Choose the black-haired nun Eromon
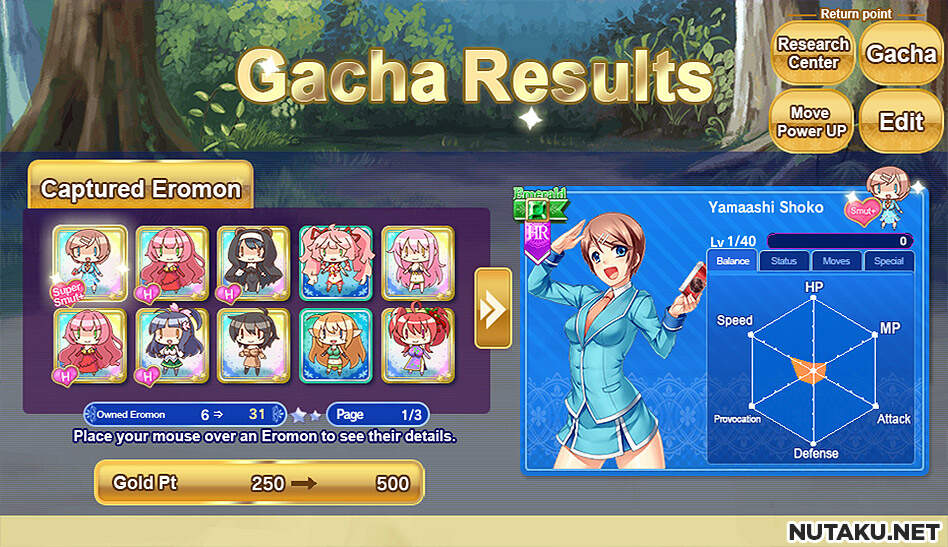 tap(254, 263)
